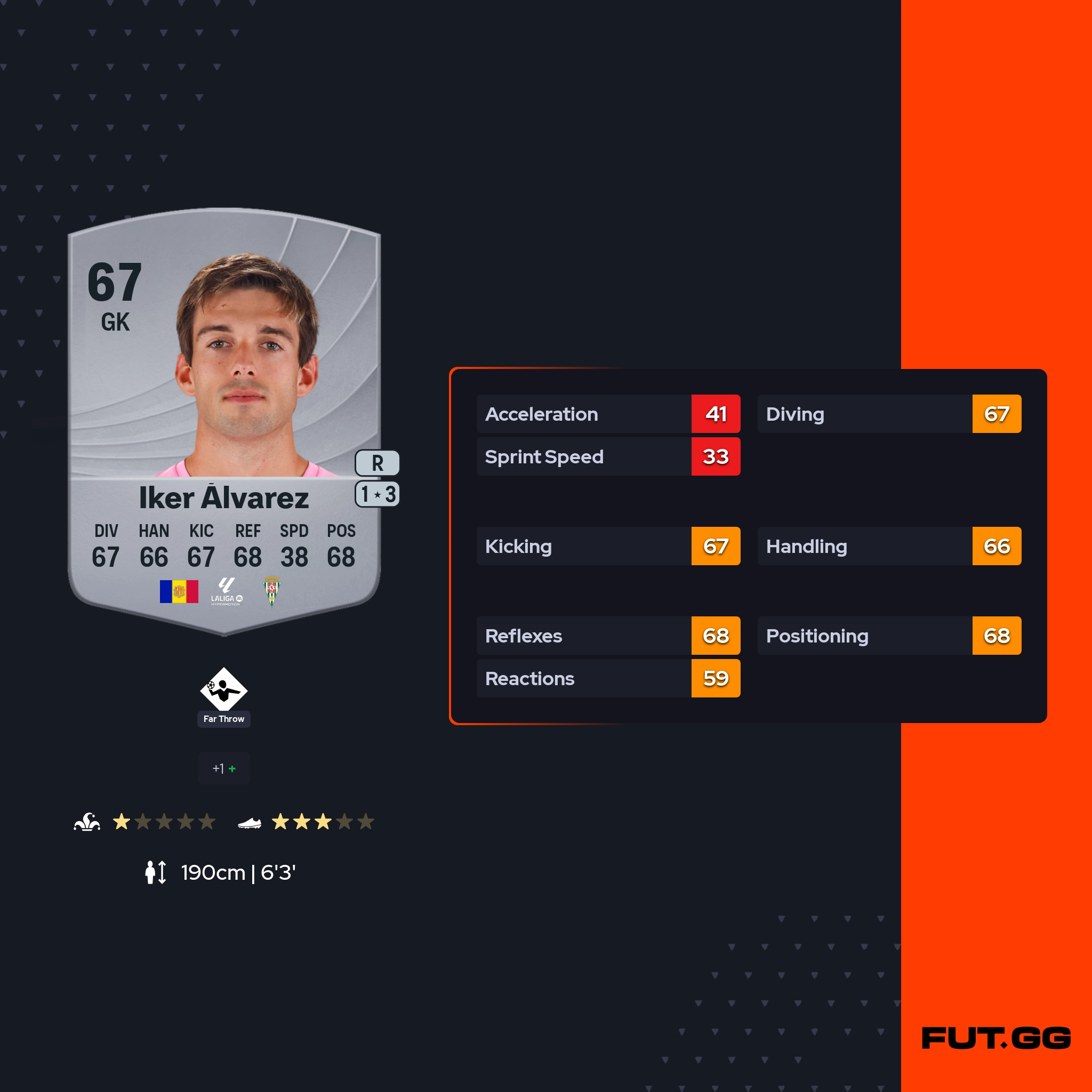Select the Sprint Speed stat row
The height and width of the screenshot is (1092, 1092).
point(608,456)
